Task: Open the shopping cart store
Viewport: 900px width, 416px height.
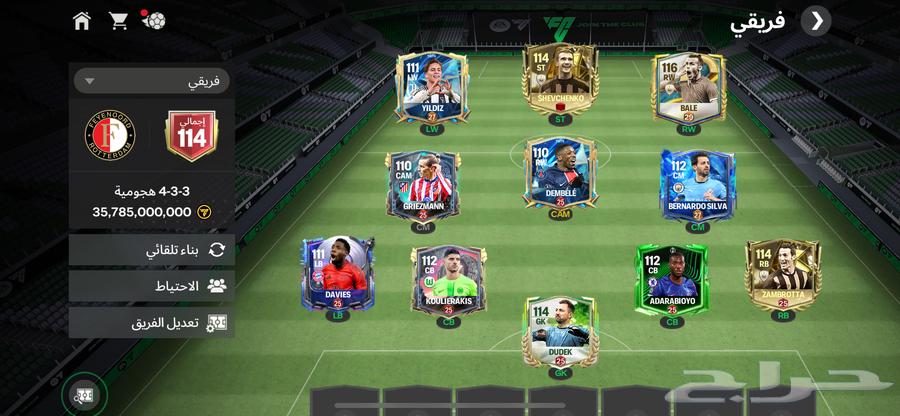Action: click(118, 20)
